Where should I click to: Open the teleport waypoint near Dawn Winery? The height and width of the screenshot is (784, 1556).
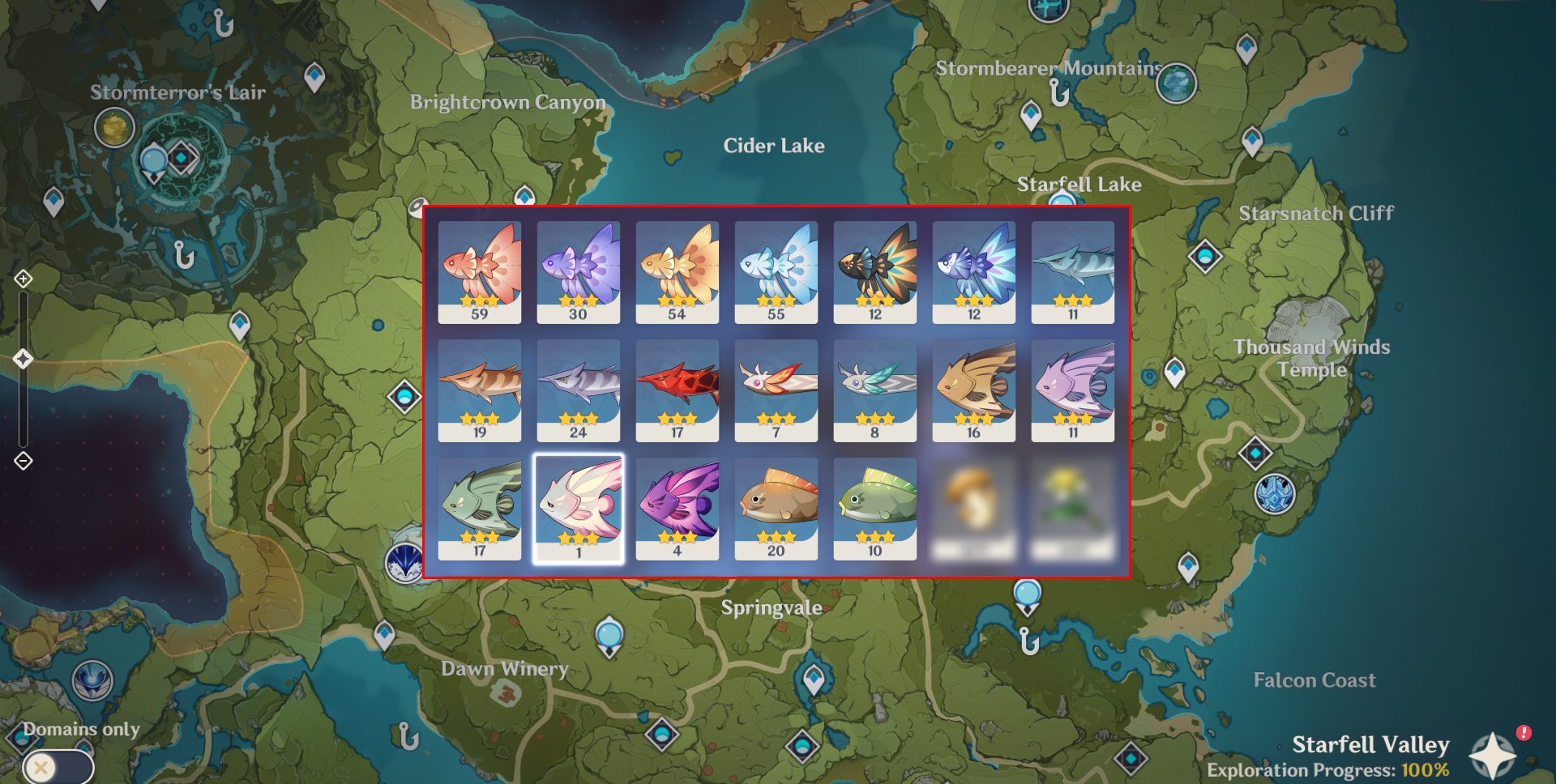385,632
